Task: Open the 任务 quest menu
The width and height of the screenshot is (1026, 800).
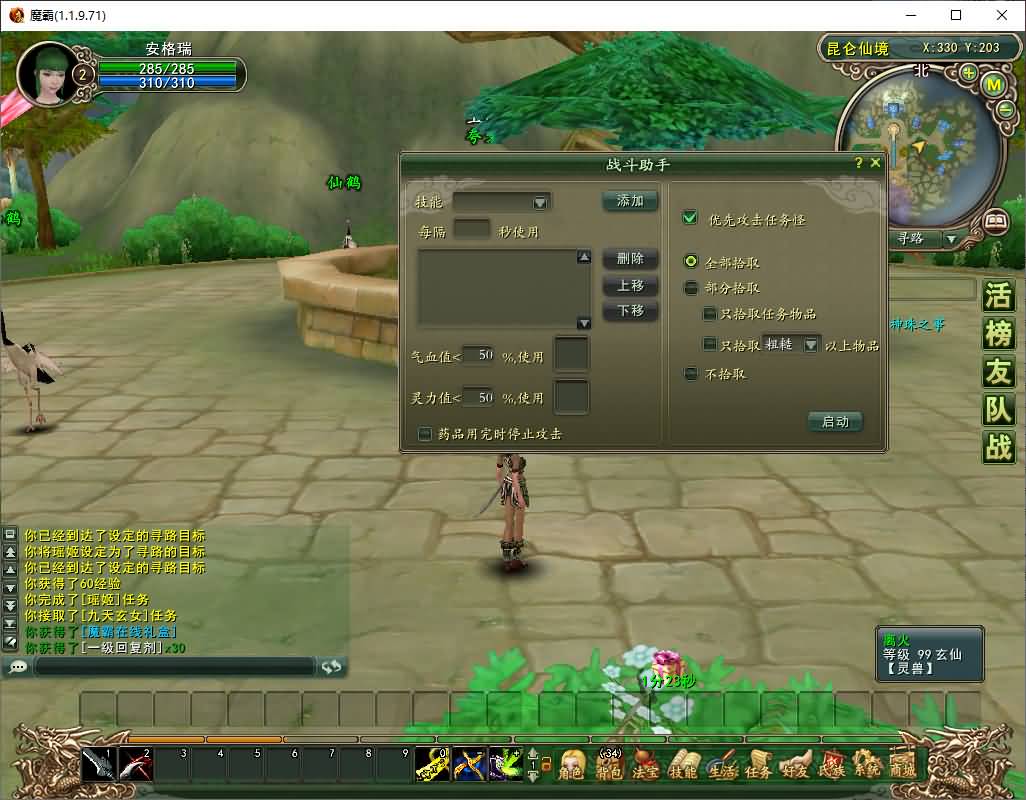Action: click(758, 765)
